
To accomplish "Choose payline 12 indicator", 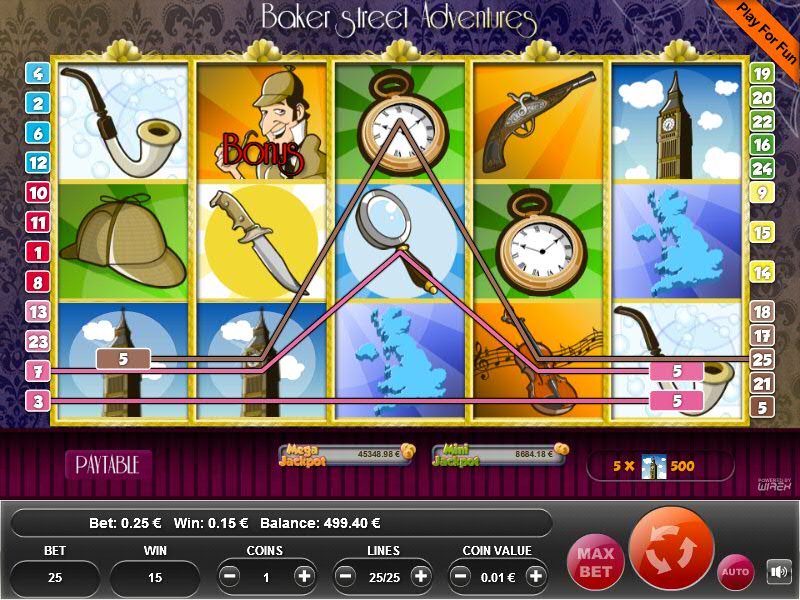I will (39, 162).
